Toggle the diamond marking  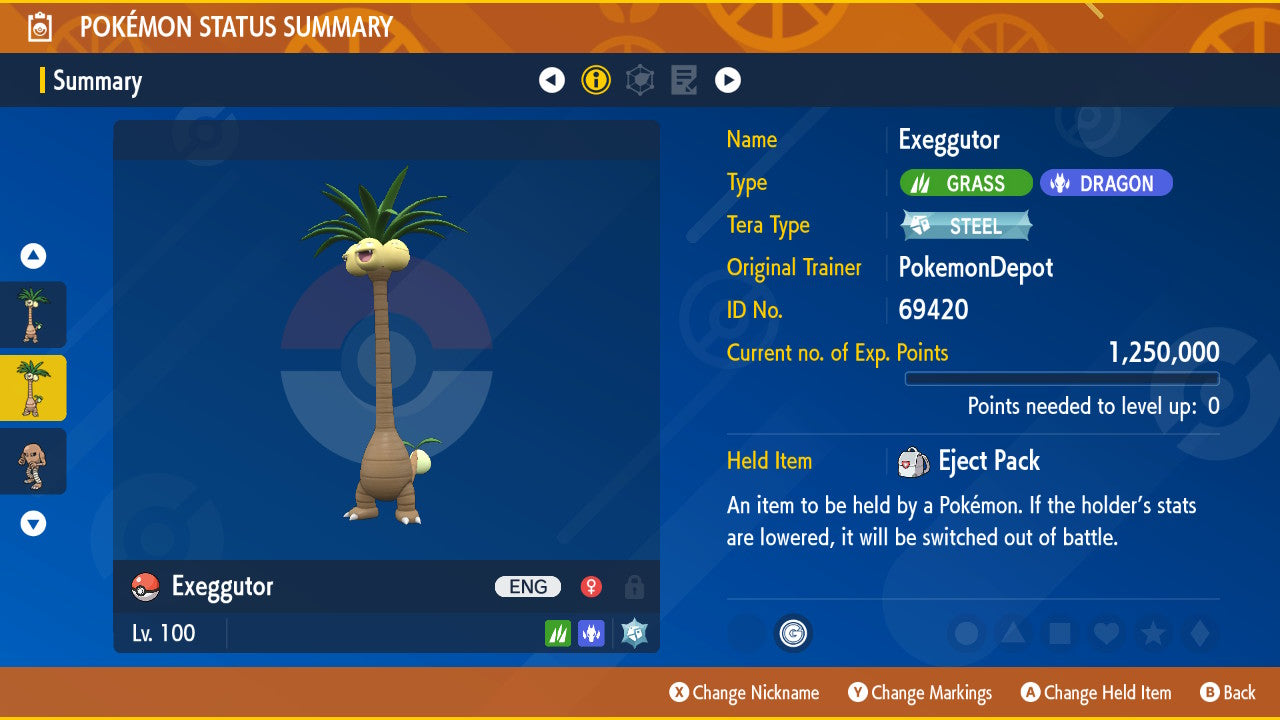point(1198,633)
